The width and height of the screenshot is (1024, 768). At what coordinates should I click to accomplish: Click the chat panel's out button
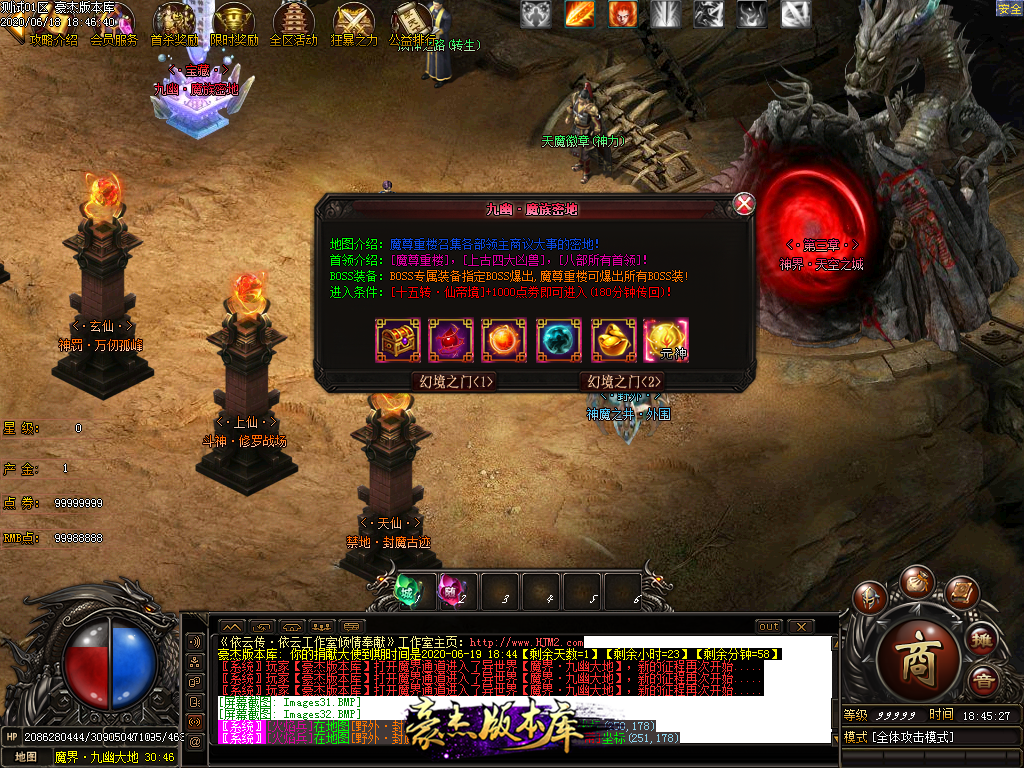coord(768,627)
